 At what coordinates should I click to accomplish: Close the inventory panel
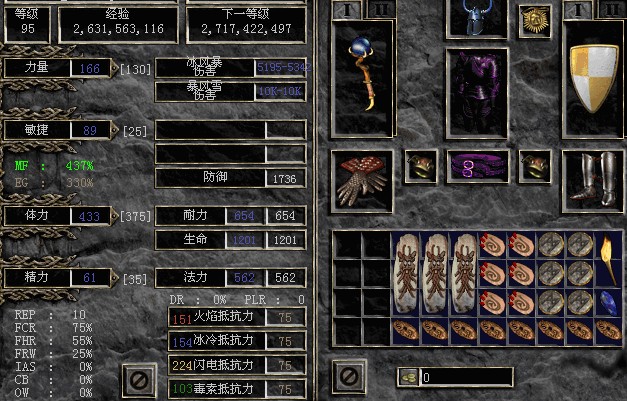349,378
